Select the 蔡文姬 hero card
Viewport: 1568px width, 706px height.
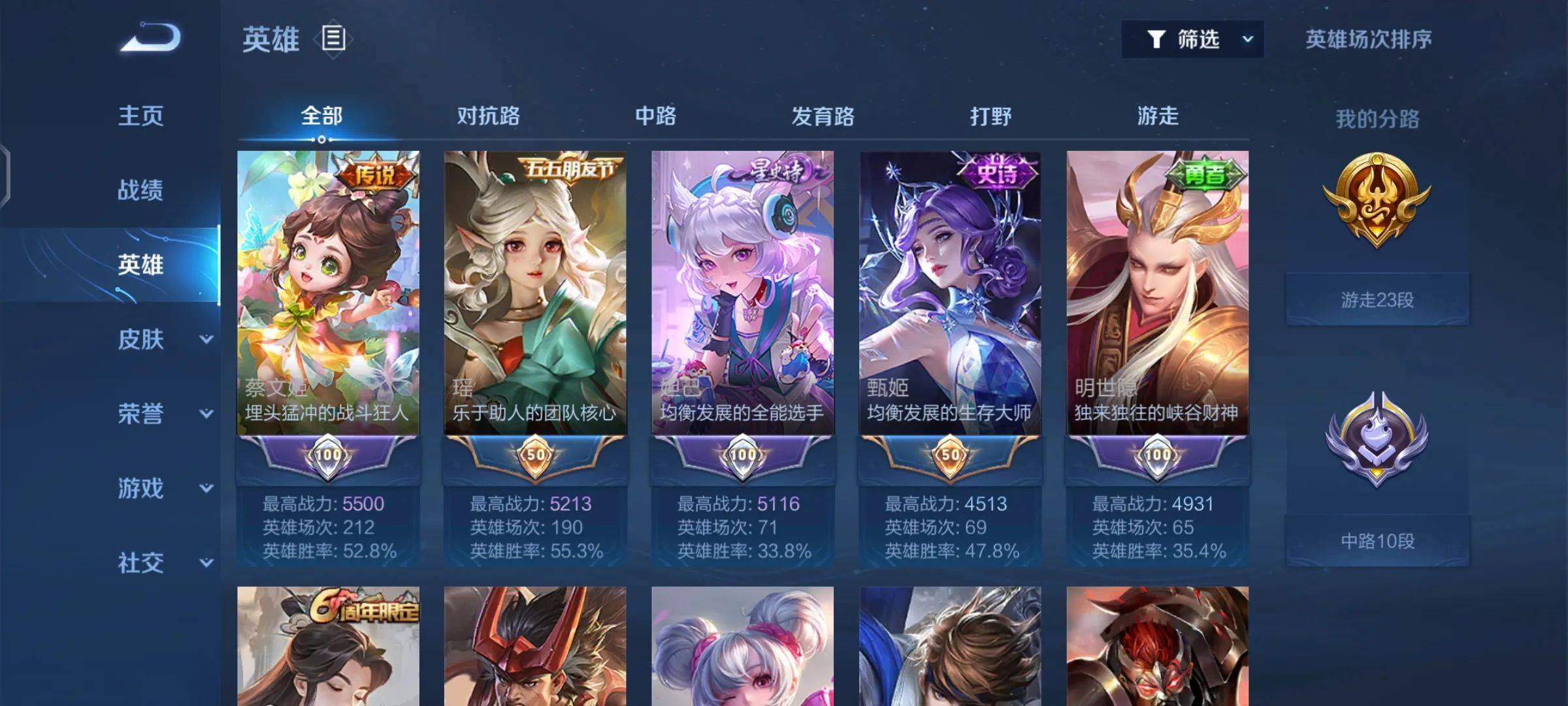point(328,293)
